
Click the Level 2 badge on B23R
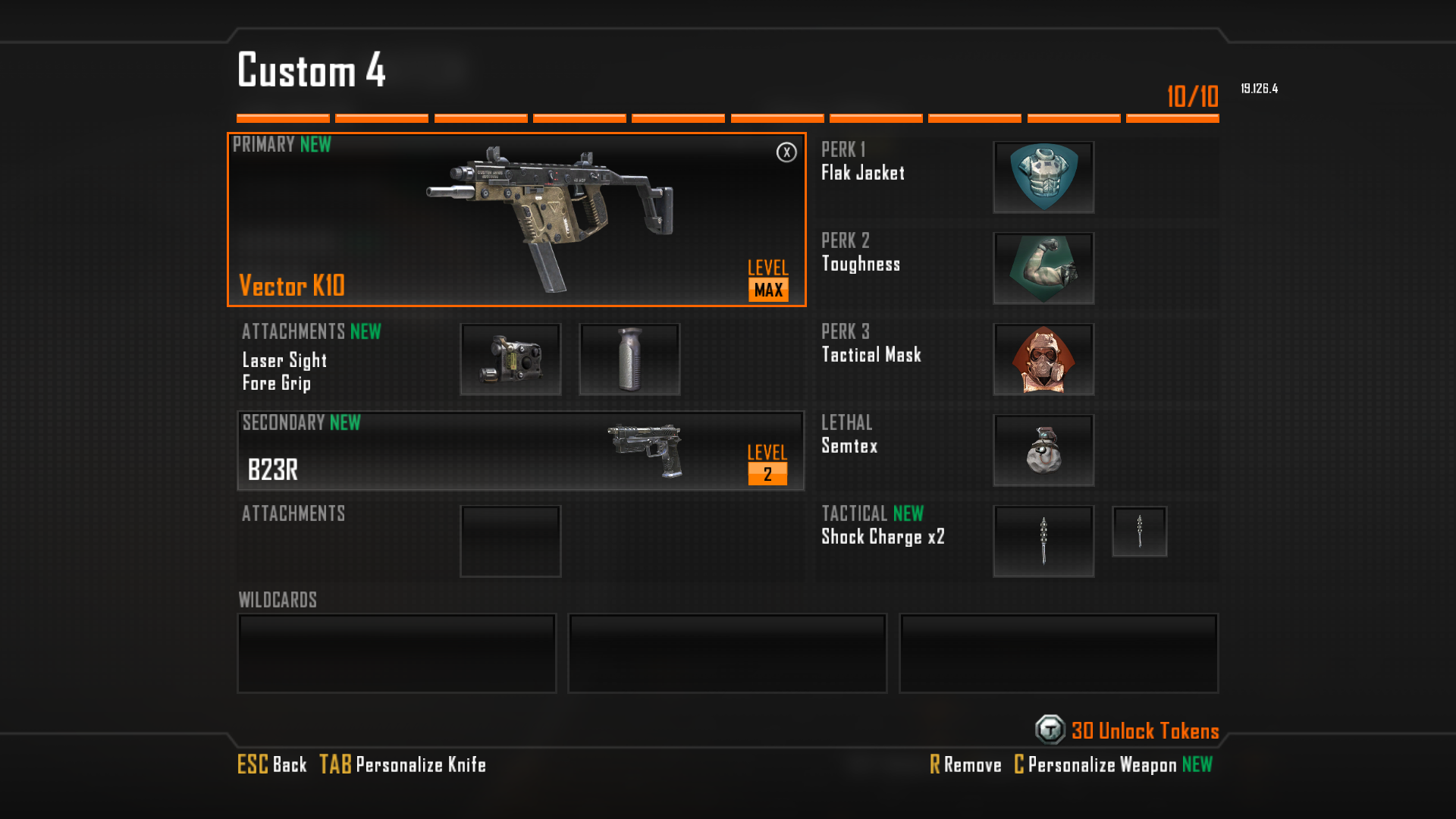(767, 475)
